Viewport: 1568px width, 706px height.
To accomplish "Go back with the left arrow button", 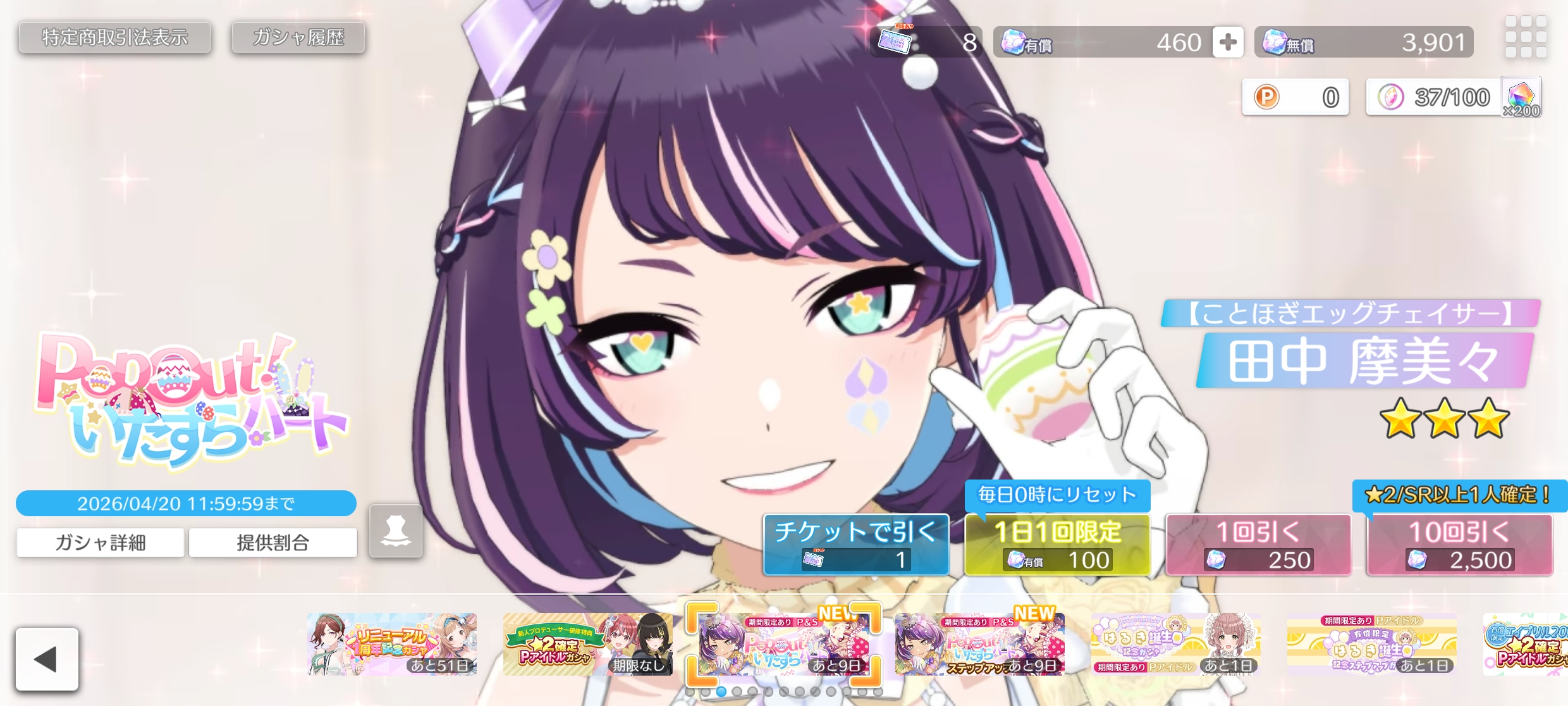I will coord(47,659).
